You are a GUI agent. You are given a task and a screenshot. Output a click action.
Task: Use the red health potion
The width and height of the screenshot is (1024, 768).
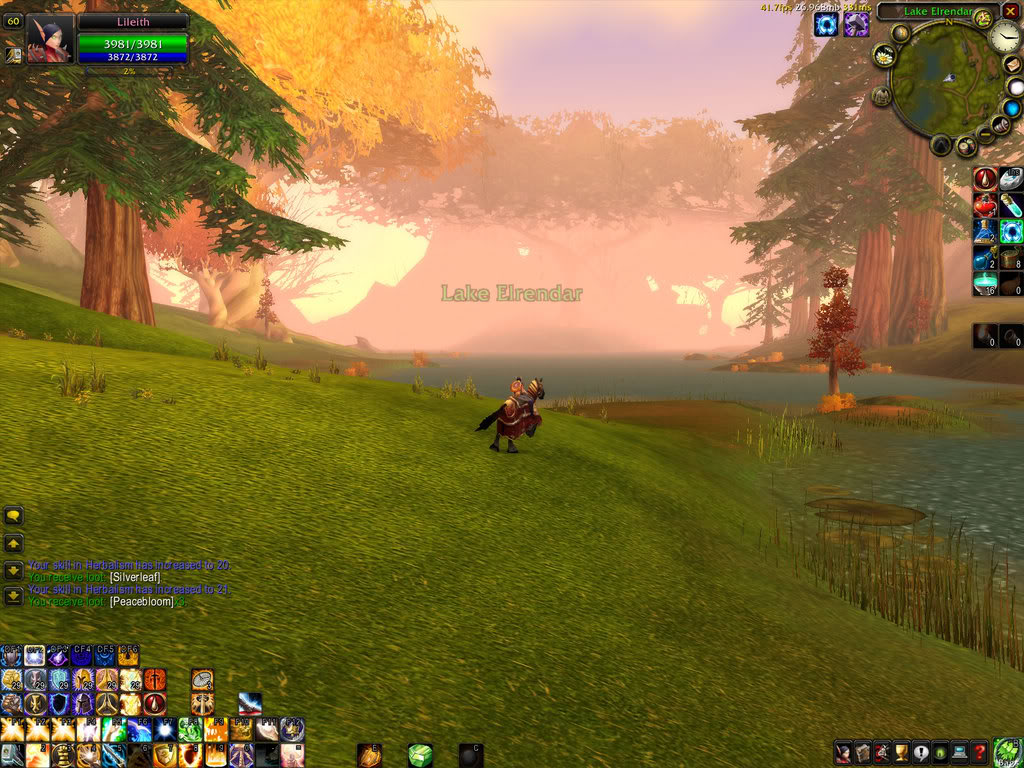pyautogui.click(x=985, y=206)
